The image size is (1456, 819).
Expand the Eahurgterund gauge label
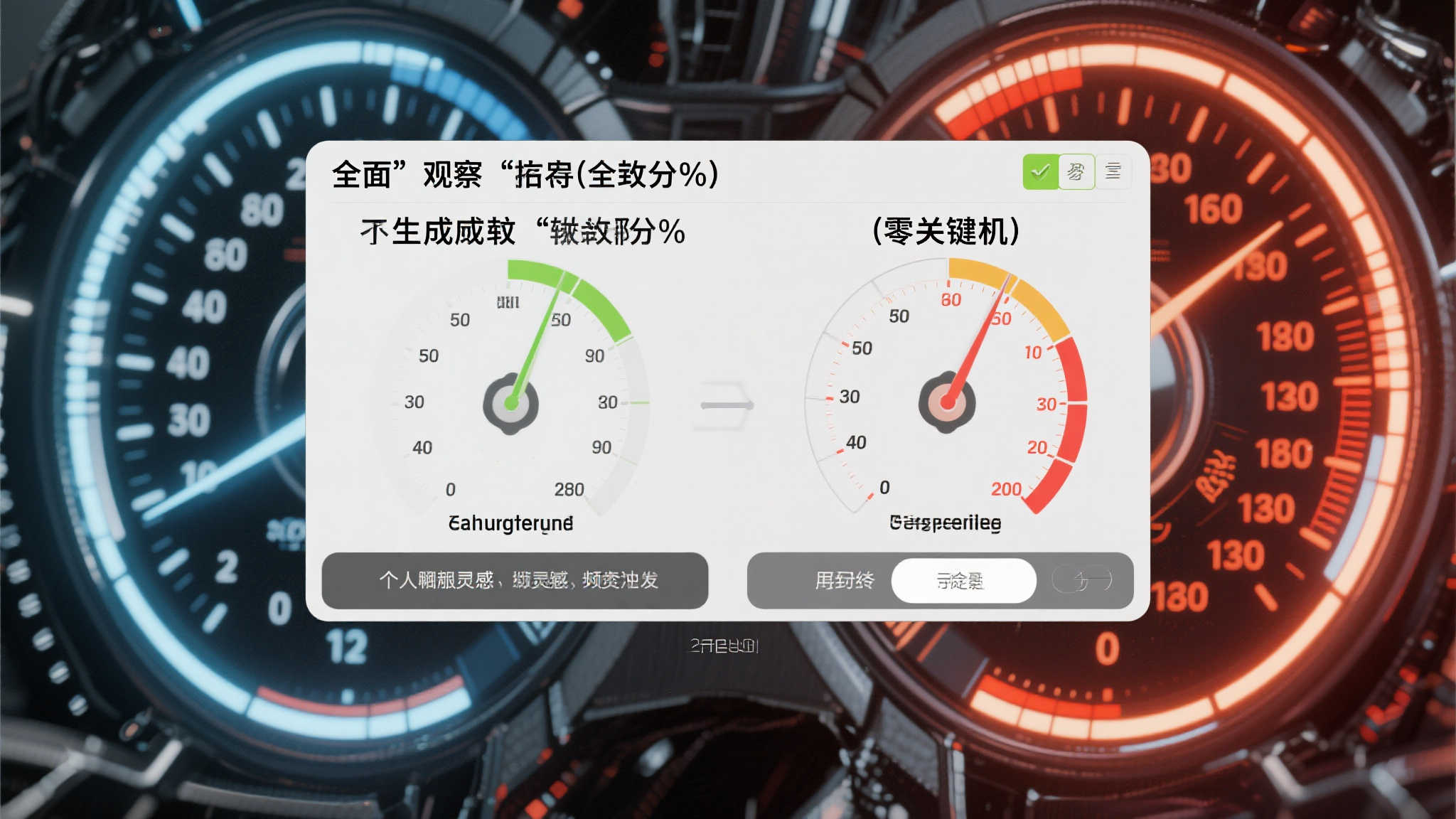coord(512,524)
